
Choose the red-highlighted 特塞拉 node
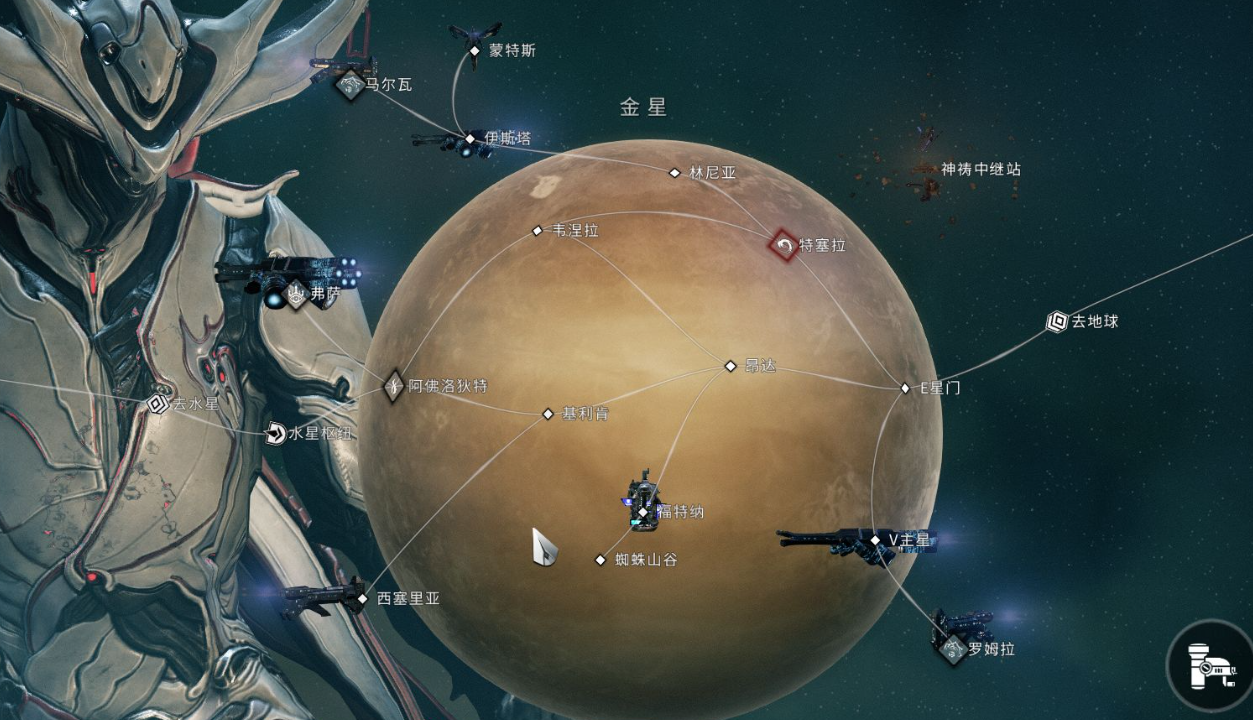pos(784,245)
